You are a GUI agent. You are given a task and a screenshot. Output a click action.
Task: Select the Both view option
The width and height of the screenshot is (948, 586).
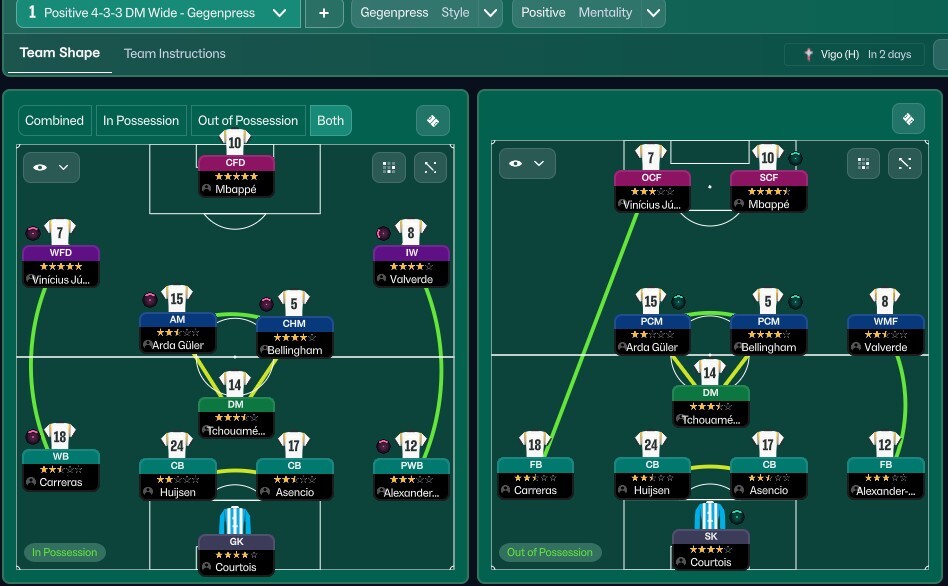point(330,121)
